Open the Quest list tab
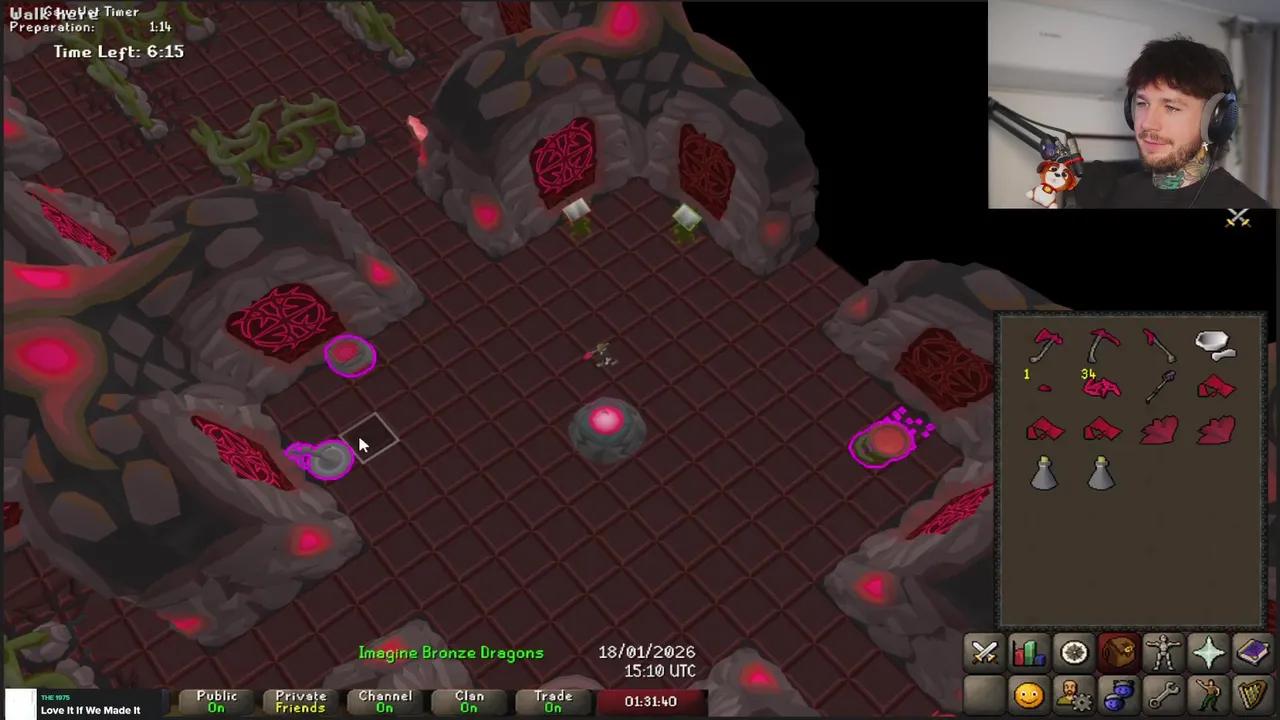 [x=1073, y=653]
